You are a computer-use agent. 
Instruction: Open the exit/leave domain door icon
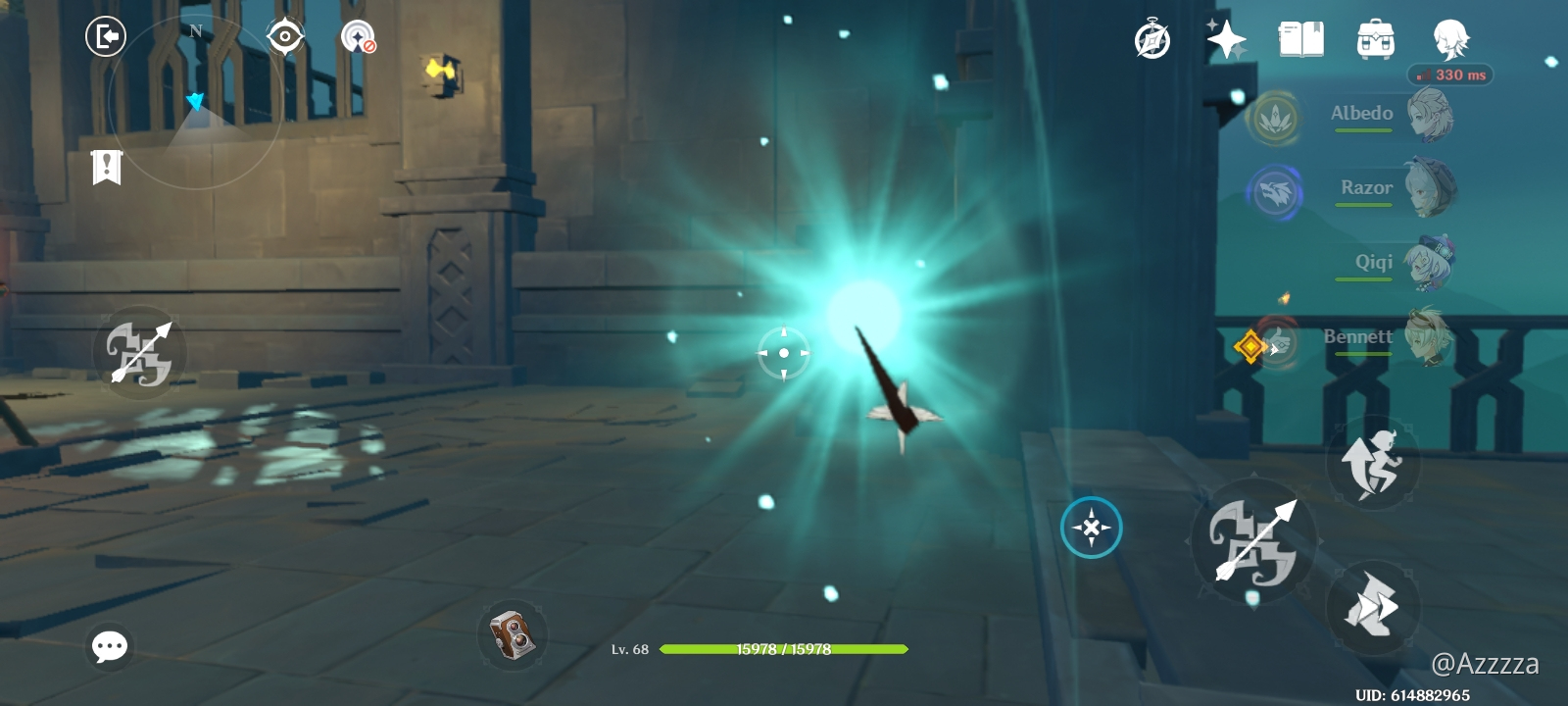pyautogui.click(x=108, y=37)
